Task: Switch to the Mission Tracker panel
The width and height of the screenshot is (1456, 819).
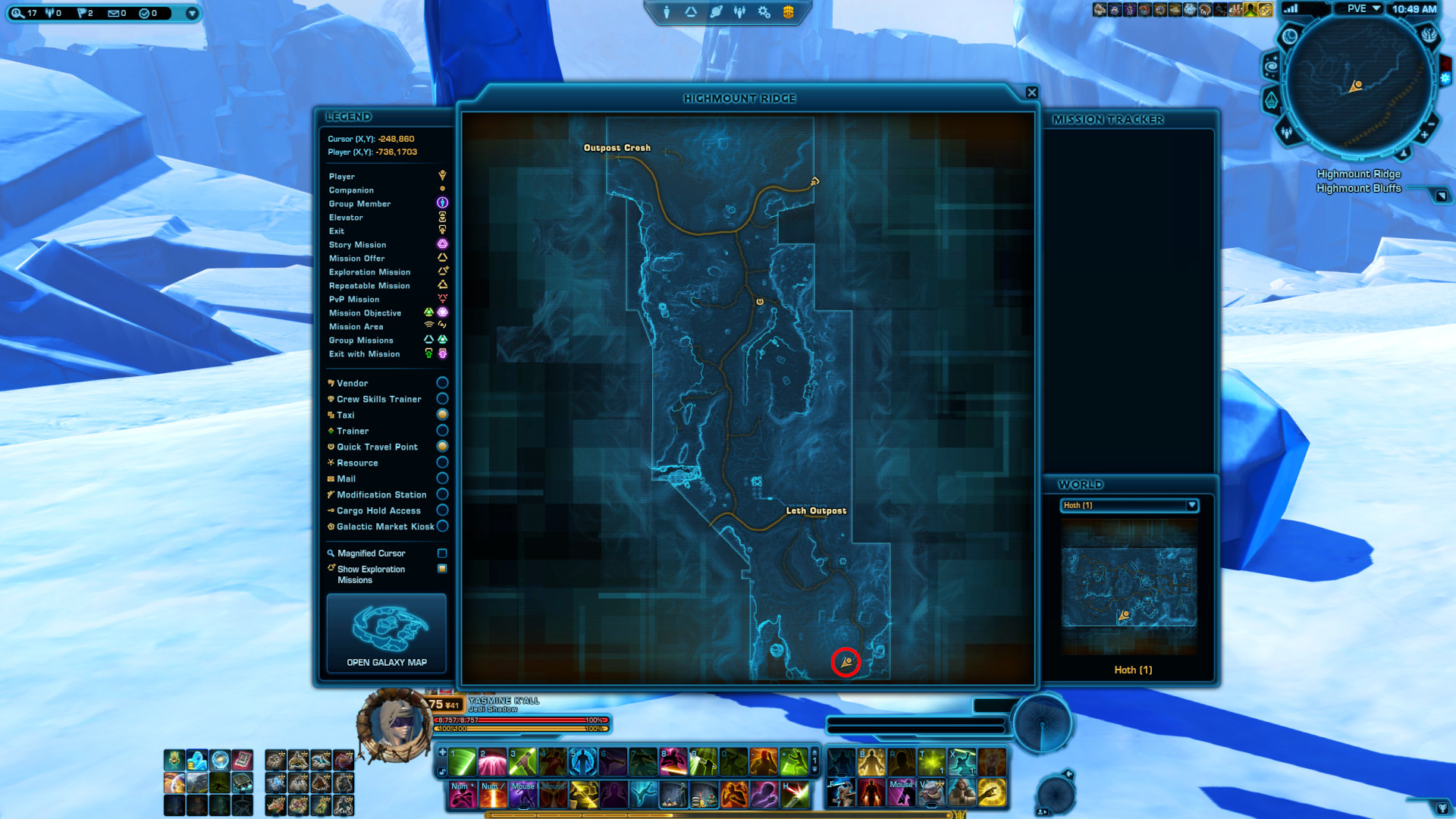Action: coord(1108,119)
